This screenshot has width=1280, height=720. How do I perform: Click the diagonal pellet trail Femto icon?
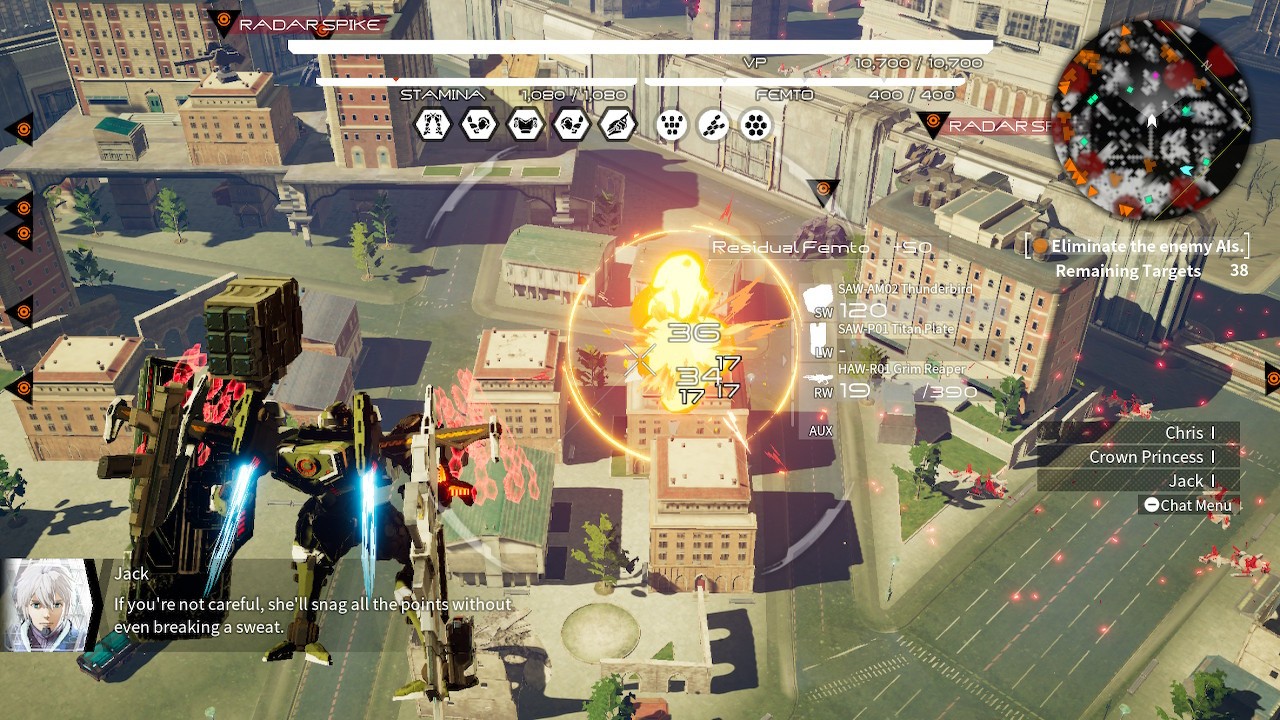click(x=714, y=125)
